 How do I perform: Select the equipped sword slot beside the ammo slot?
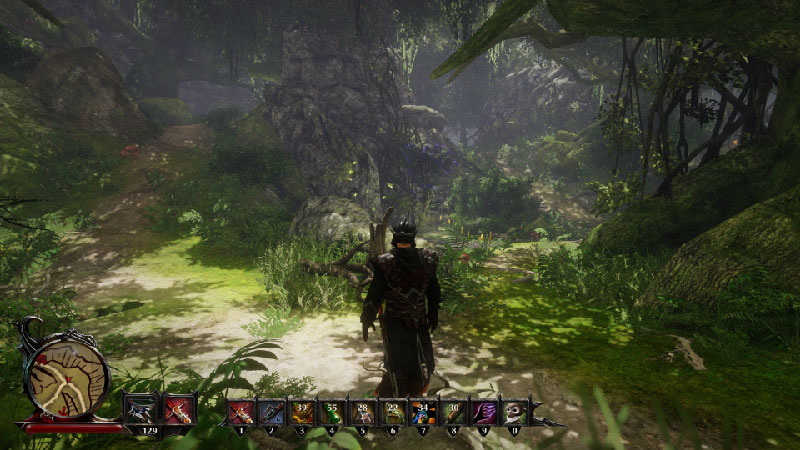[179, 408]
